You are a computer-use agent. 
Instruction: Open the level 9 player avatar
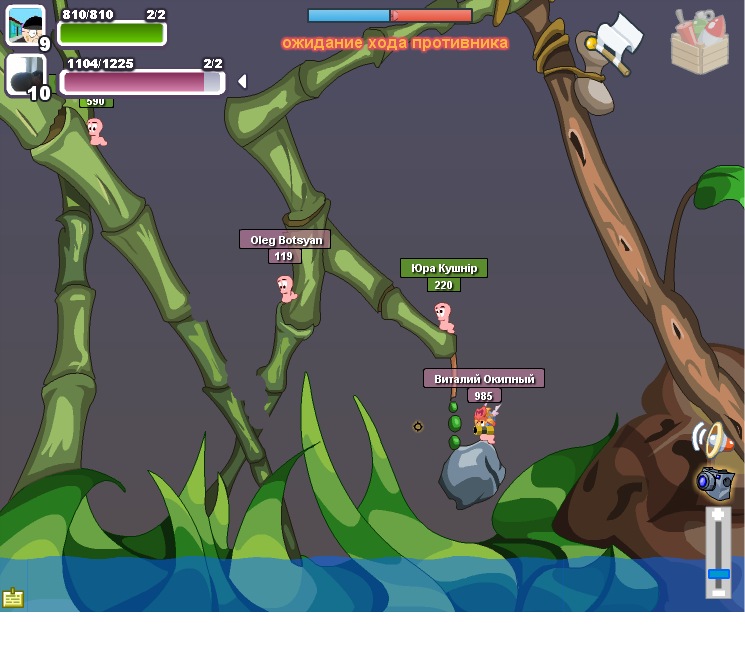pyautogui.click(x=25, y=25)
